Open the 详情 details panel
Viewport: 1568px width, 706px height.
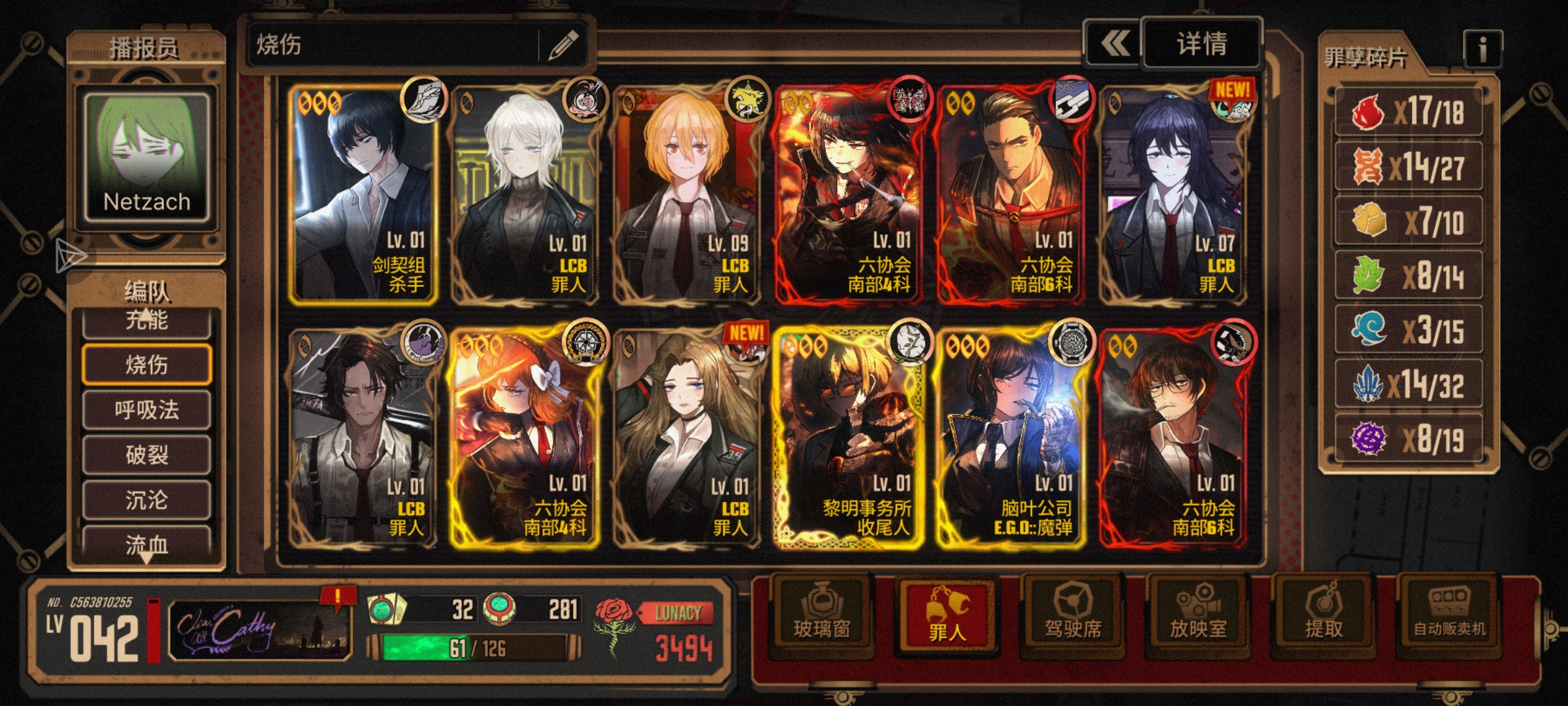click(x=1201, y=44)
